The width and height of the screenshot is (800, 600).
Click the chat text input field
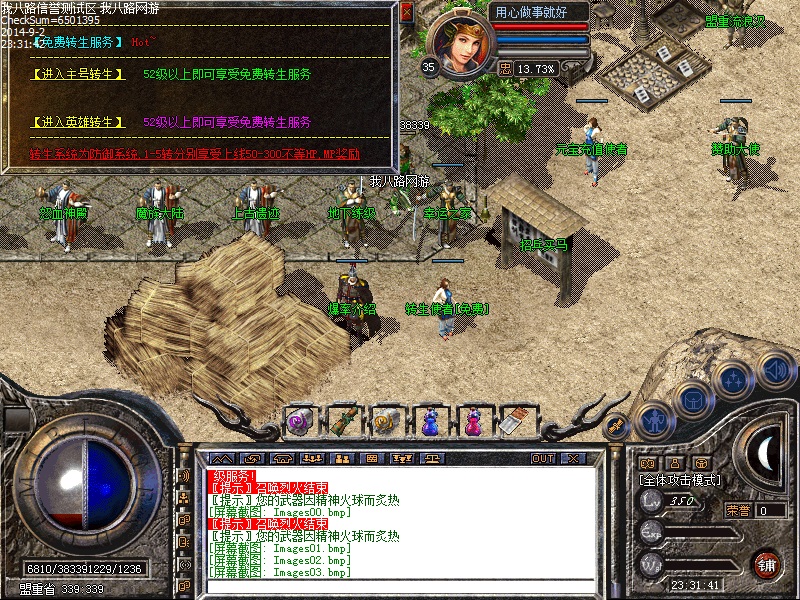(x=400, y=585)
